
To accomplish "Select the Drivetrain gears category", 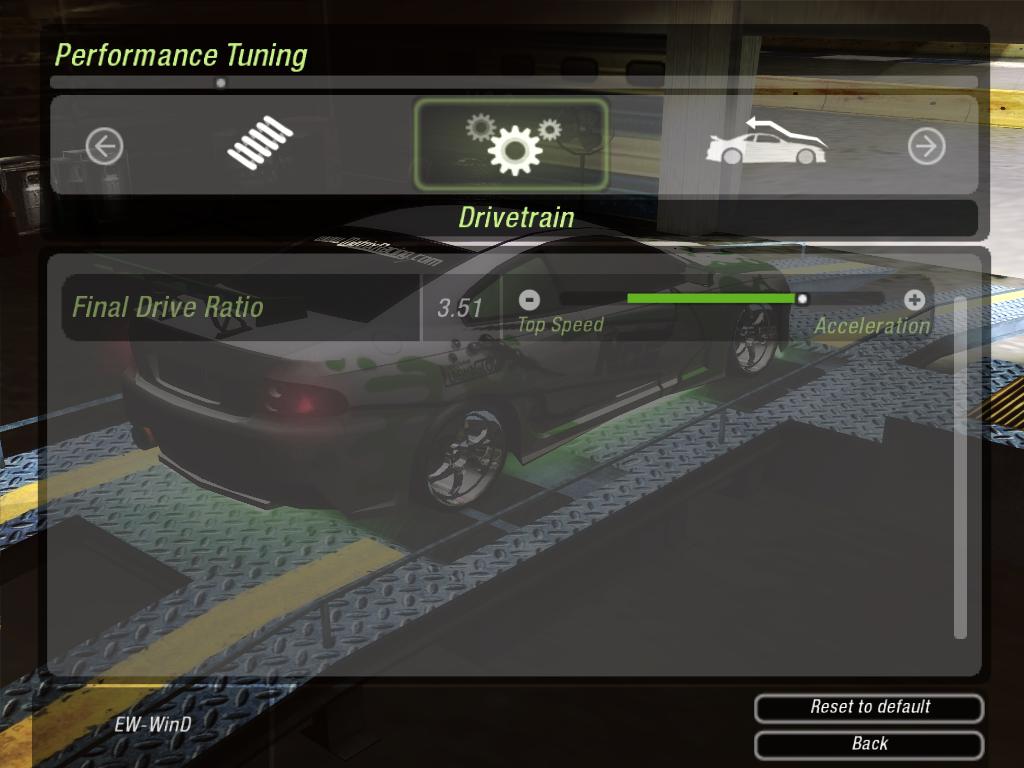I will point(511,144).
